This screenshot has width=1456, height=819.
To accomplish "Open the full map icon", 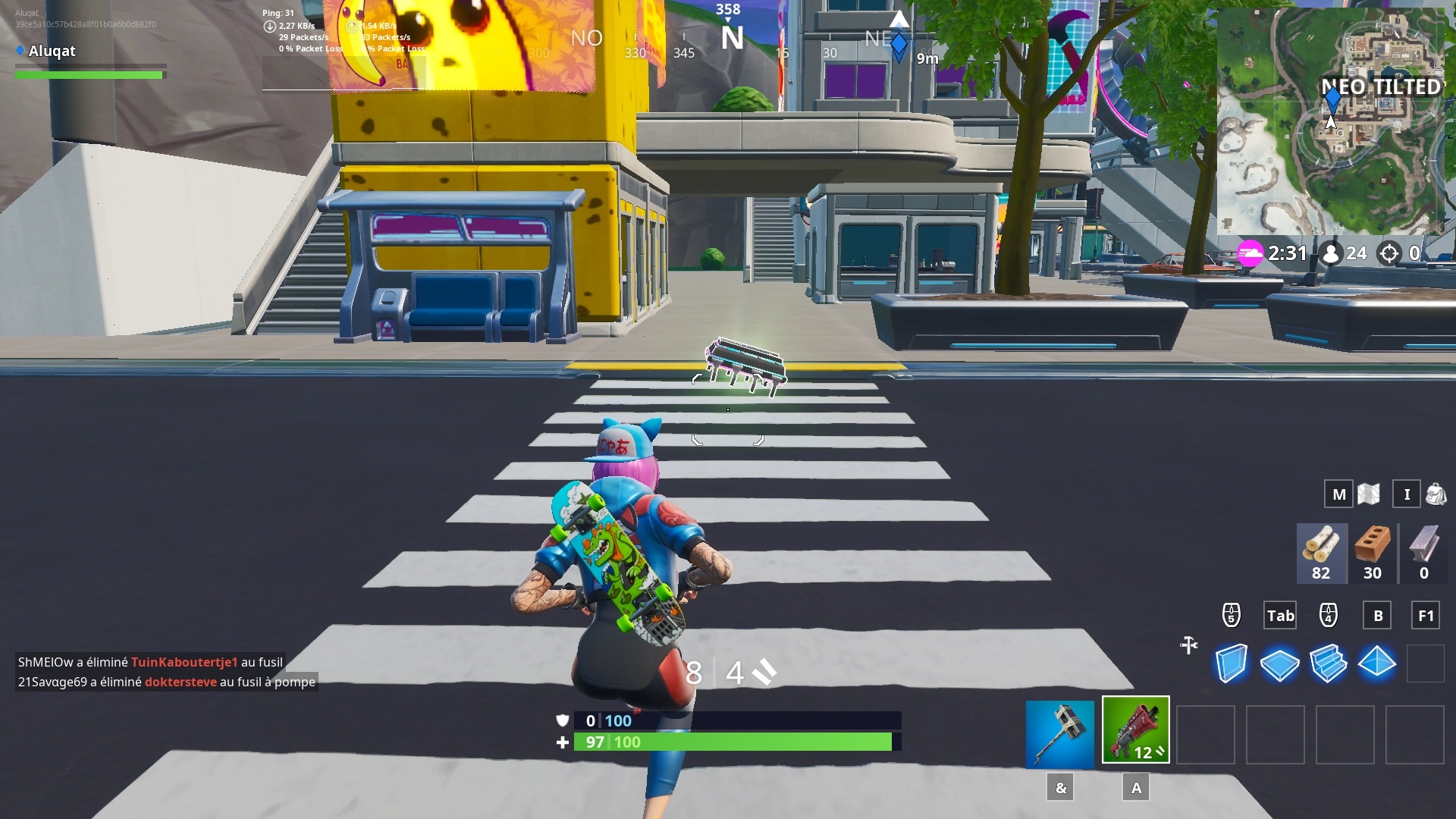I will tap(1369, 494).
